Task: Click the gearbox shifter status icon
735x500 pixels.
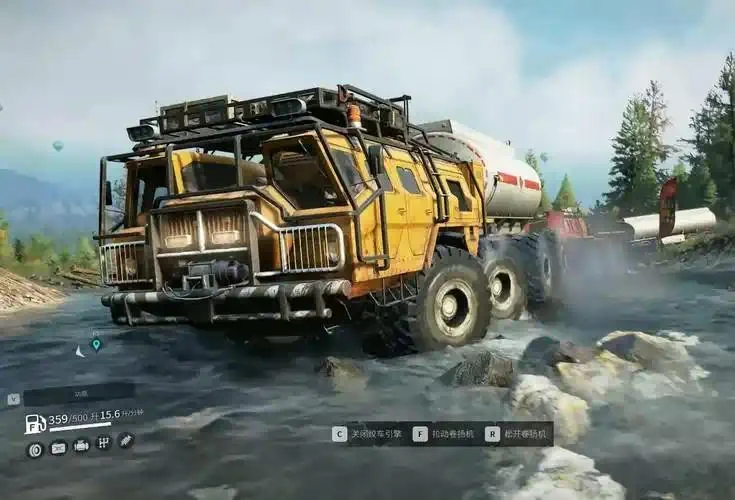Action: point(104,443)
